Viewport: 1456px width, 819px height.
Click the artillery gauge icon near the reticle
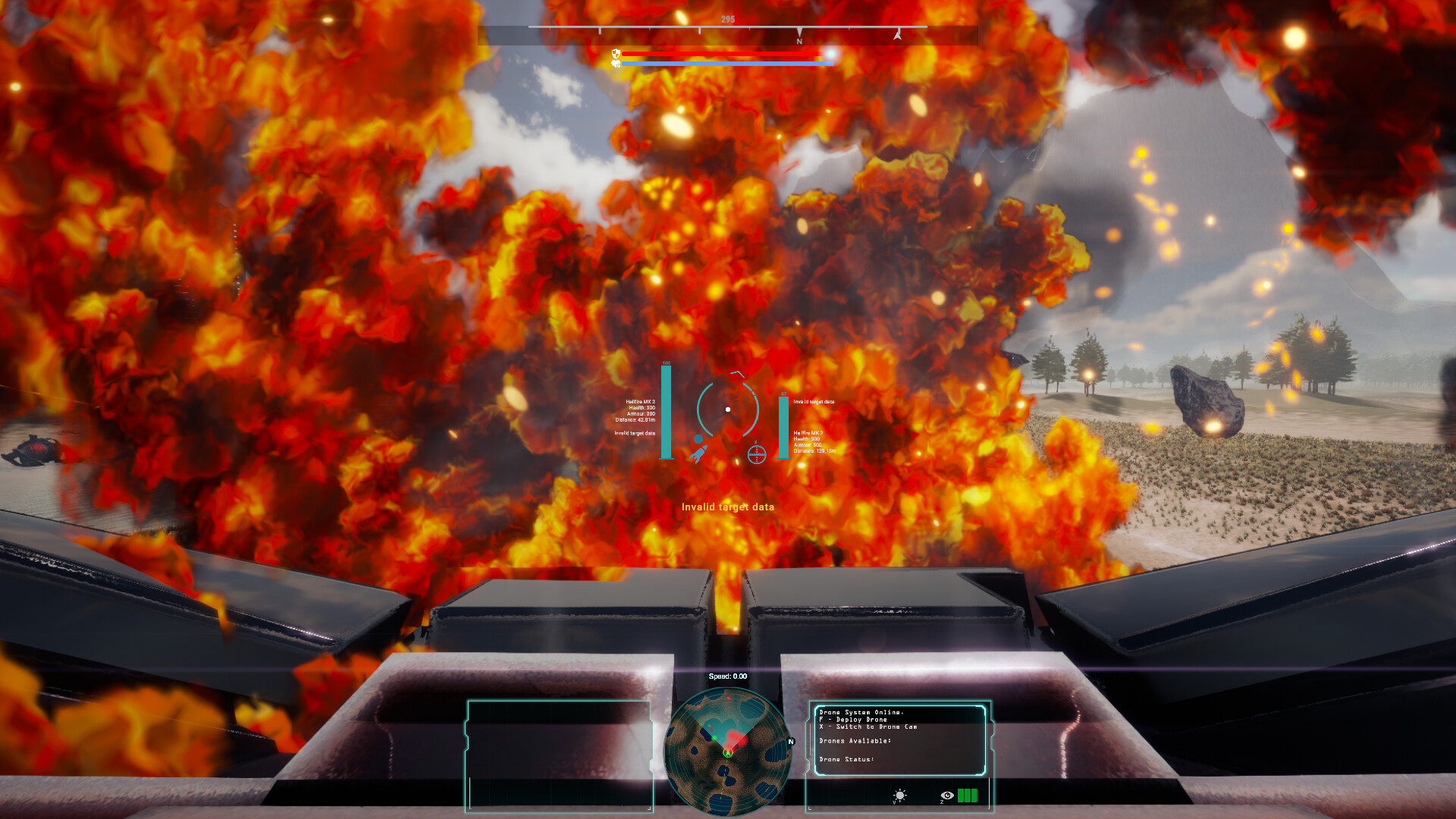(x=757, y=454)
